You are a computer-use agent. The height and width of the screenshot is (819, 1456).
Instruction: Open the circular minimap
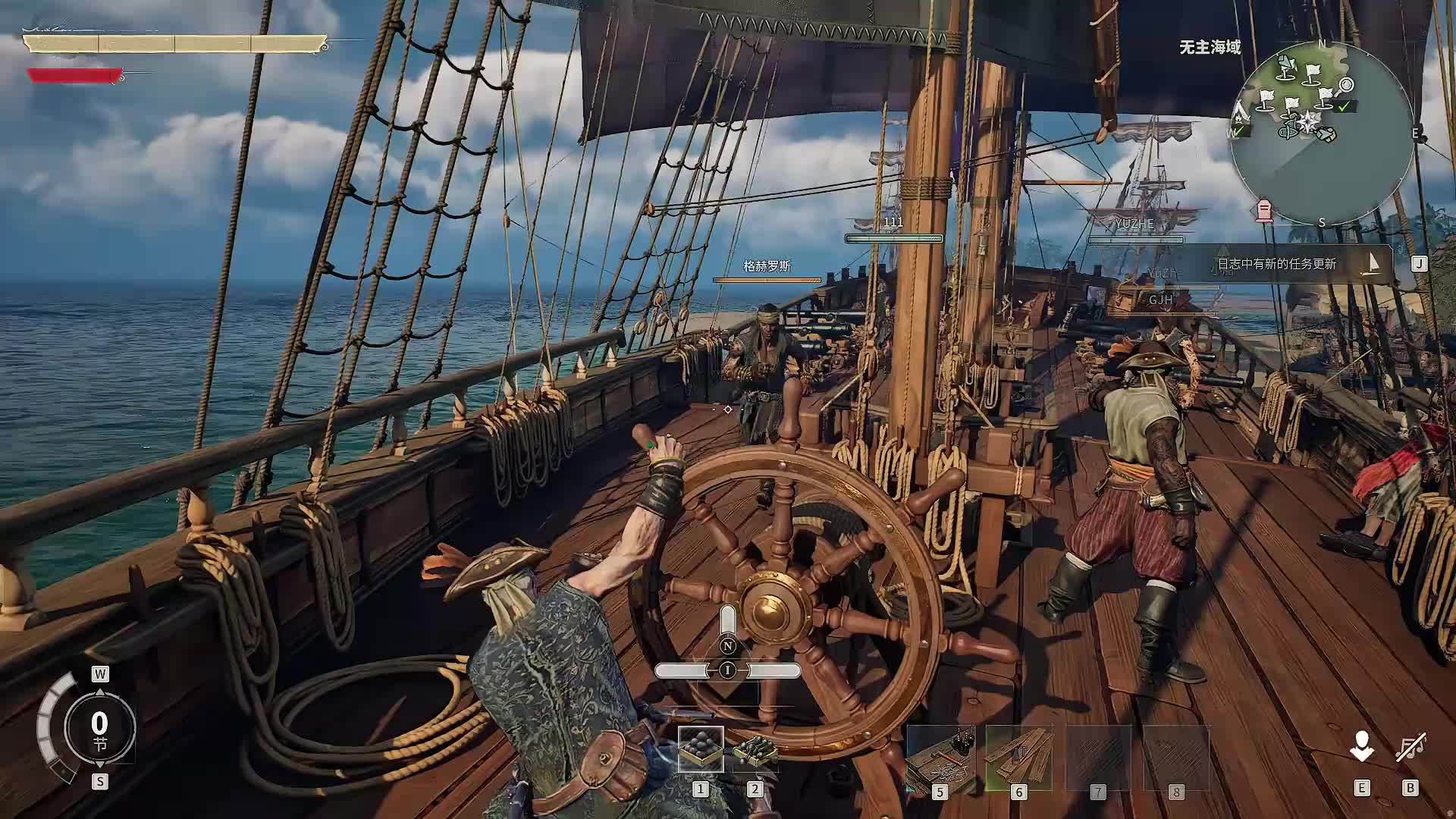coord(1322,133)
